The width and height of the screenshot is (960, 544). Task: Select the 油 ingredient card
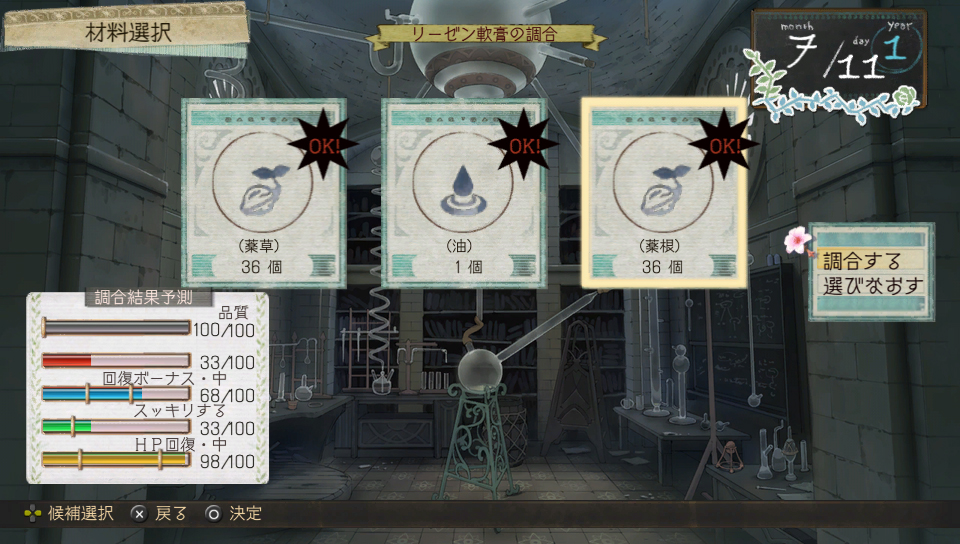pos(464,193)
